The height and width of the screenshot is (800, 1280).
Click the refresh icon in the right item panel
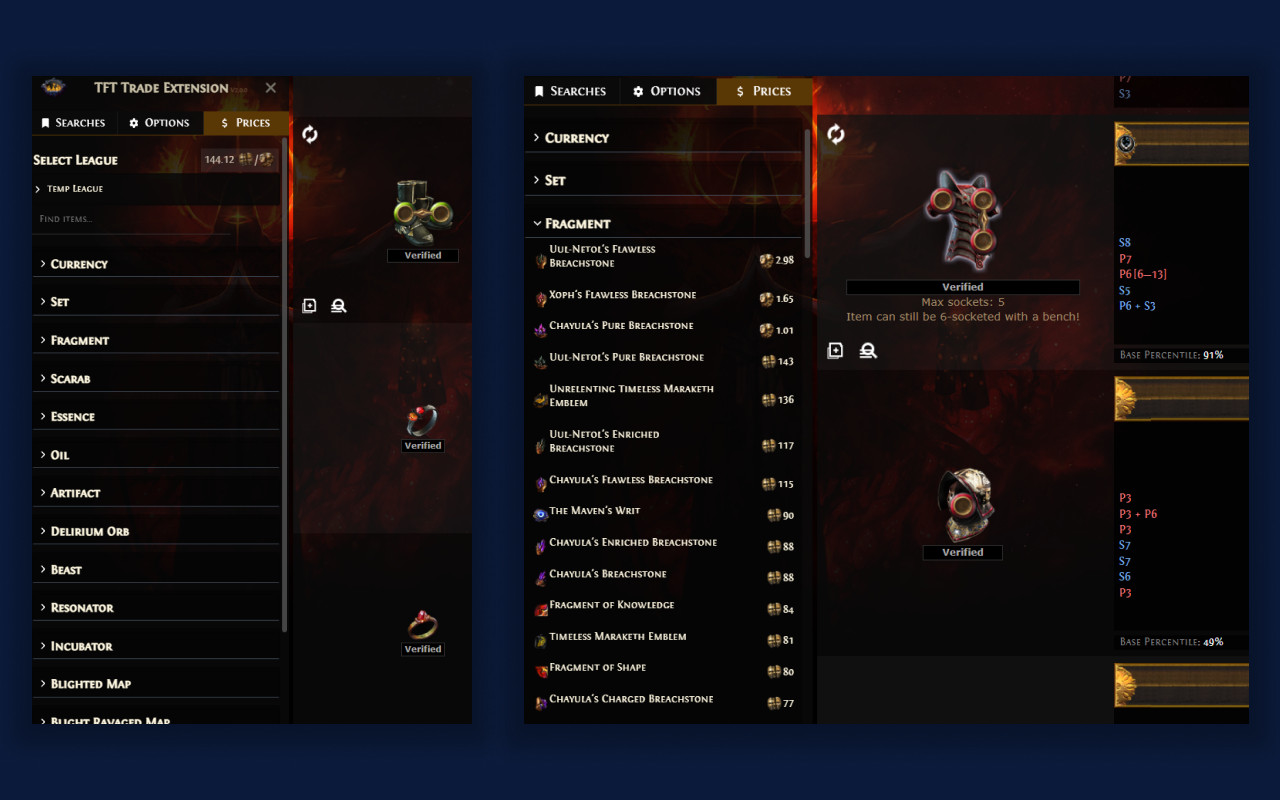[x=835, y=133]
